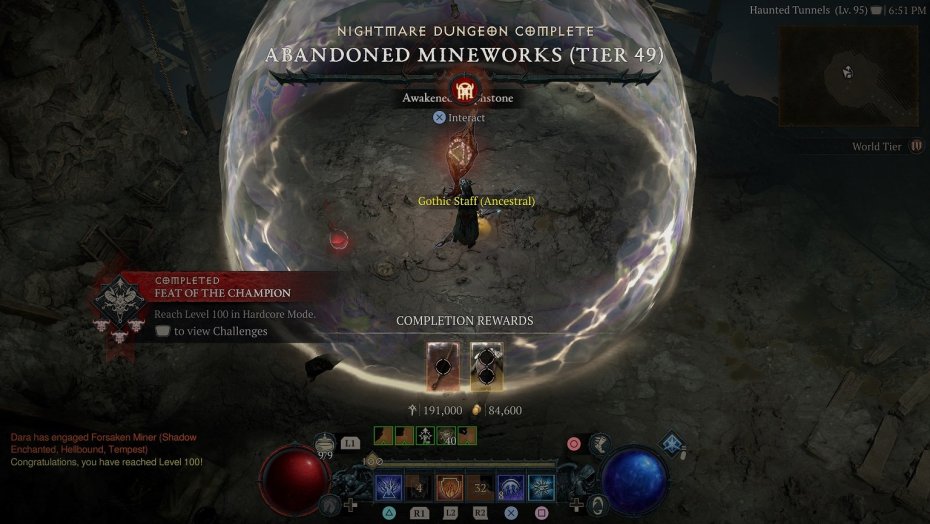Screen dimensions: 930x524
Task: Click the boot-shaped evade icon
Action: pyautogui.click(x=601, y=446)
